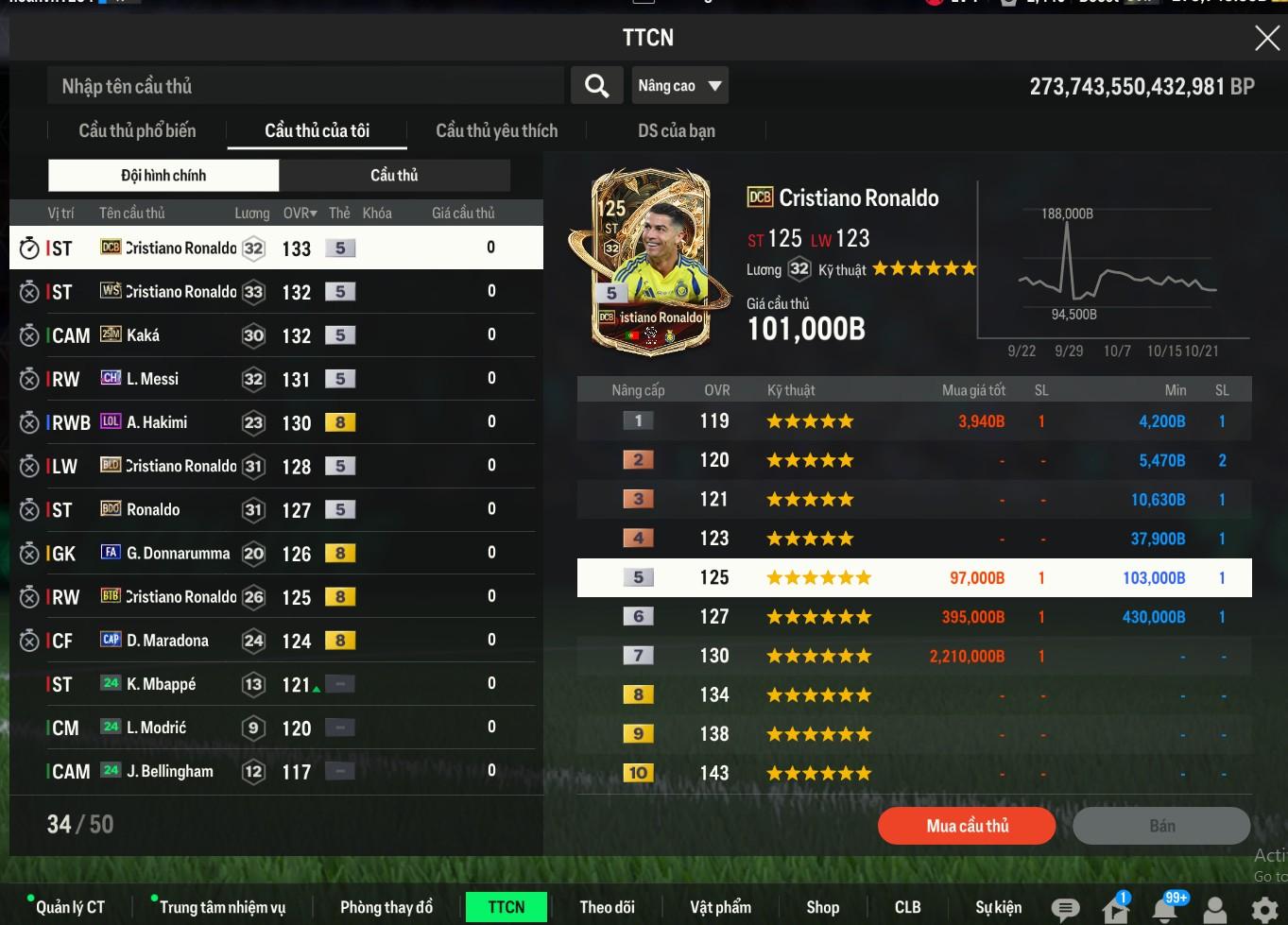Screen dimensions: 1288x925
Task: Select the Cầu thủ sub-tab
Action: pos(394,175)
